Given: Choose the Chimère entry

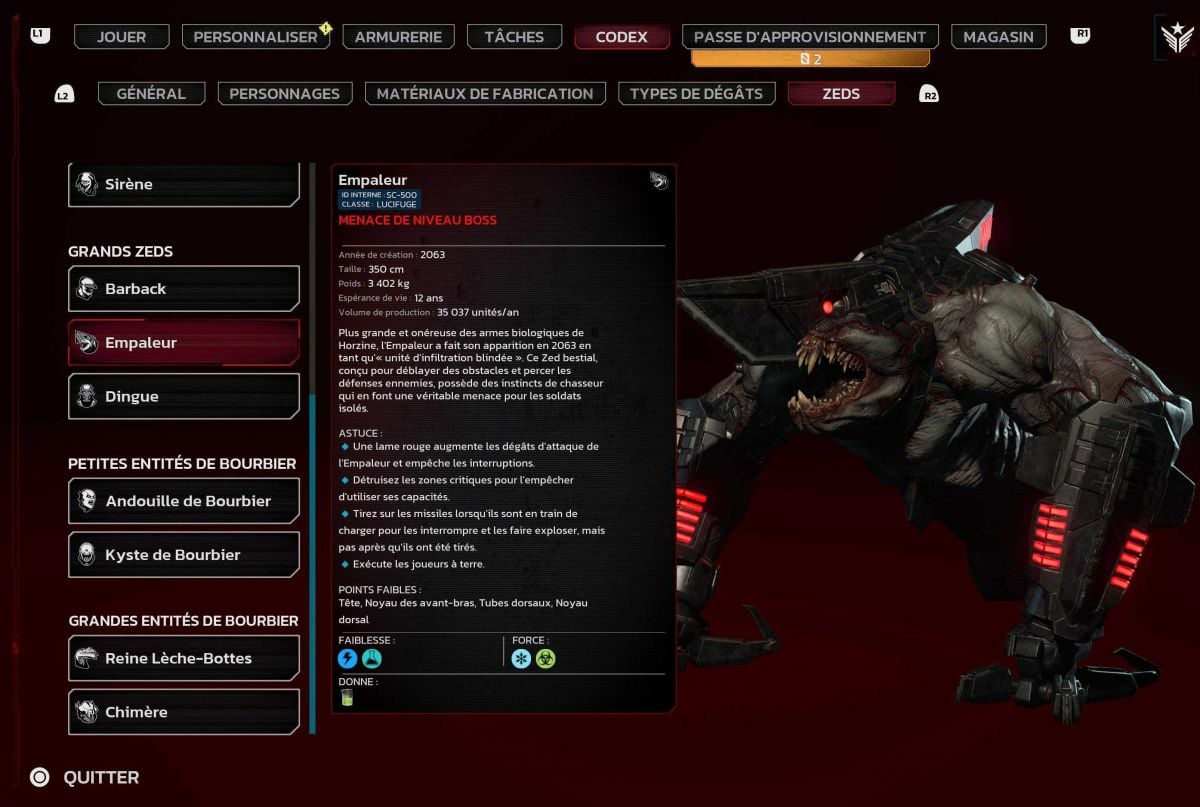Looking at the screenshot, I should point(184,712).
